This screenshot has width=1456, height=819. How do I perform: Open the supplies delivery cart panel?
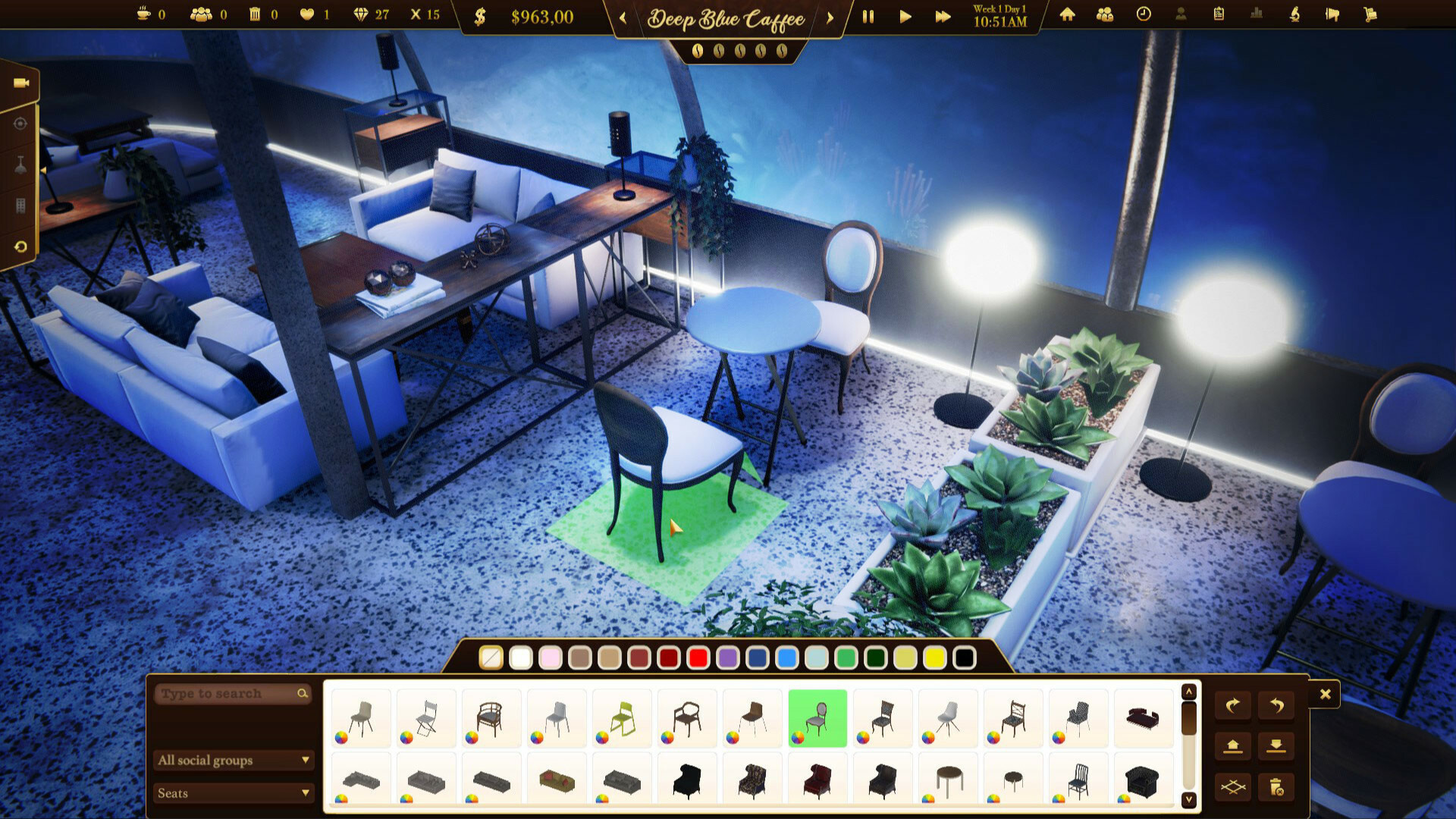(x=1369, y=15)
